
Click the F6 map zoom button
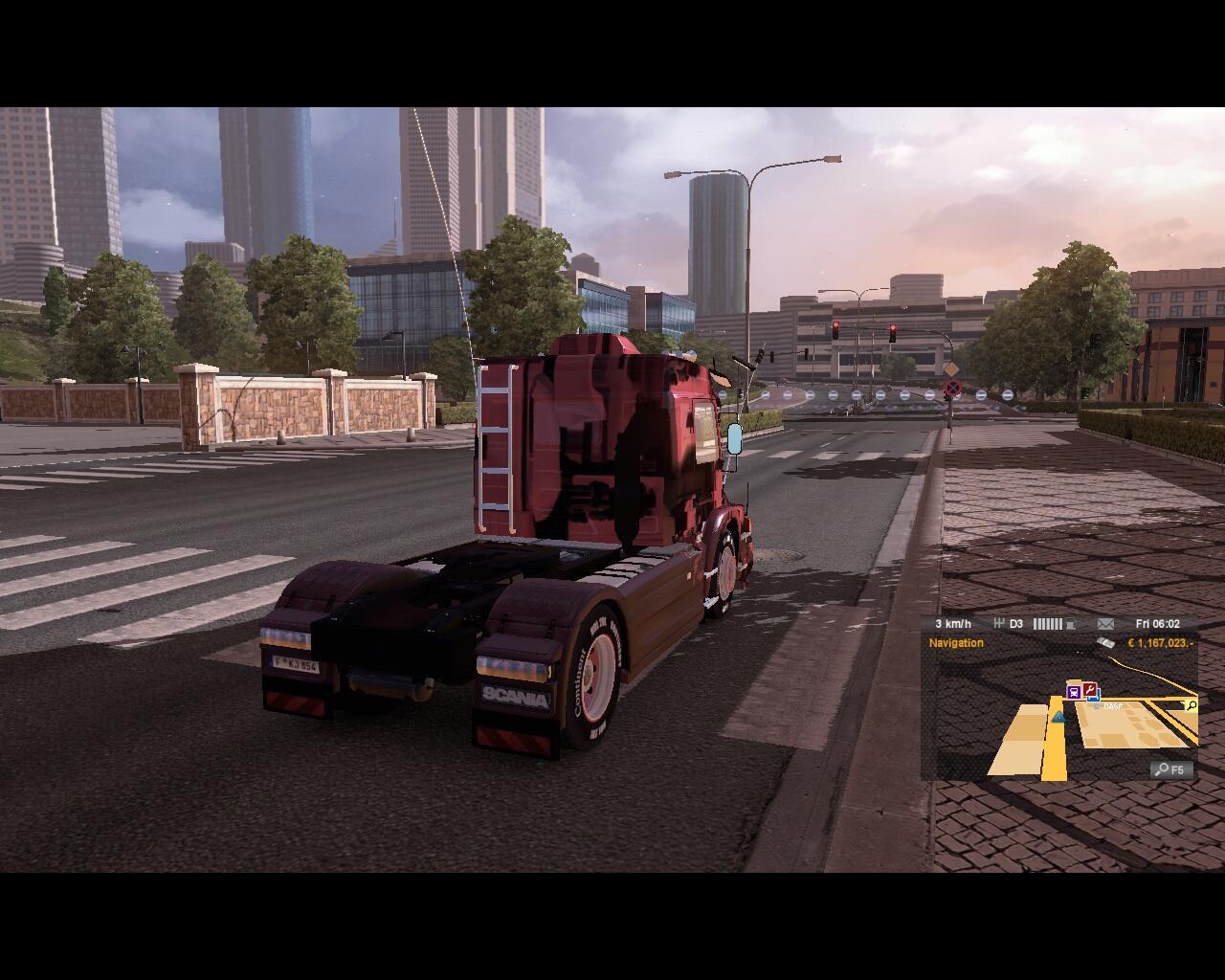click(x=1170, y=769)
